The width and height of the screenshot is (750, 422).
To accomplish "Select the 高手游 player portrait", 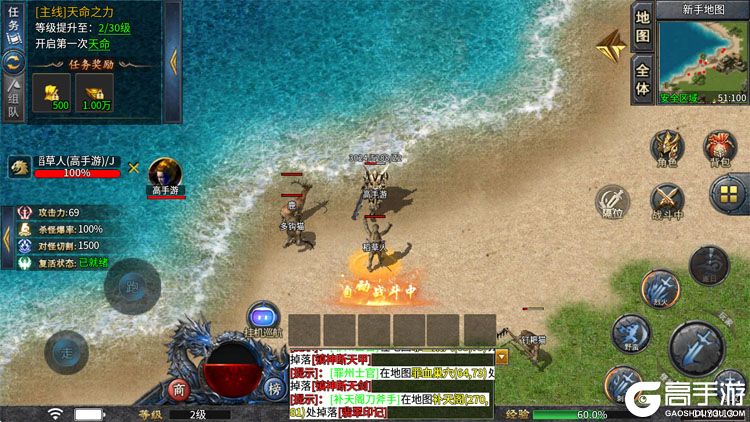I will pos(166,174).
